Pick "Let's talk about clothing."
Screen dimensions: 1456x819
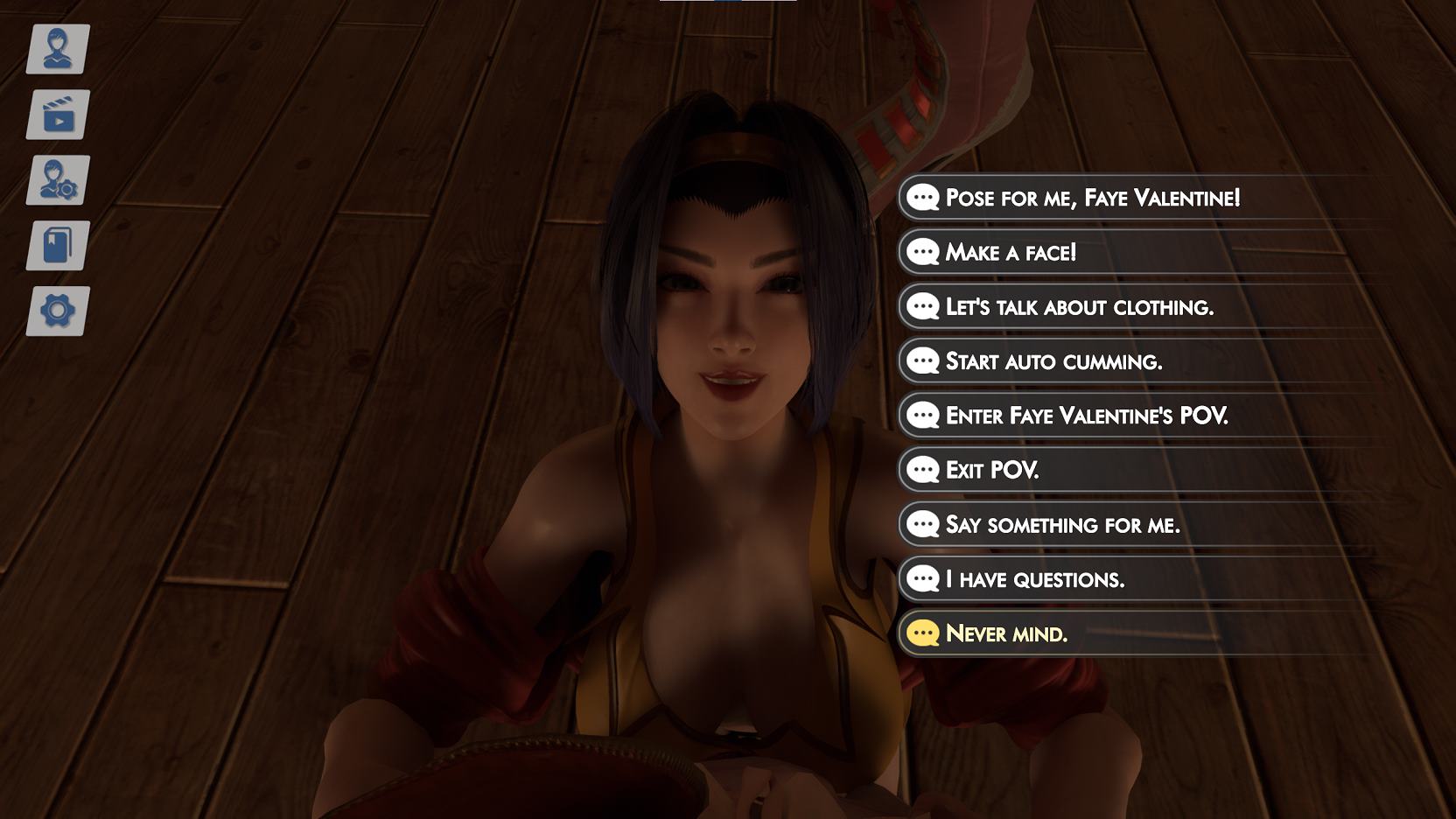[1079, 307]
